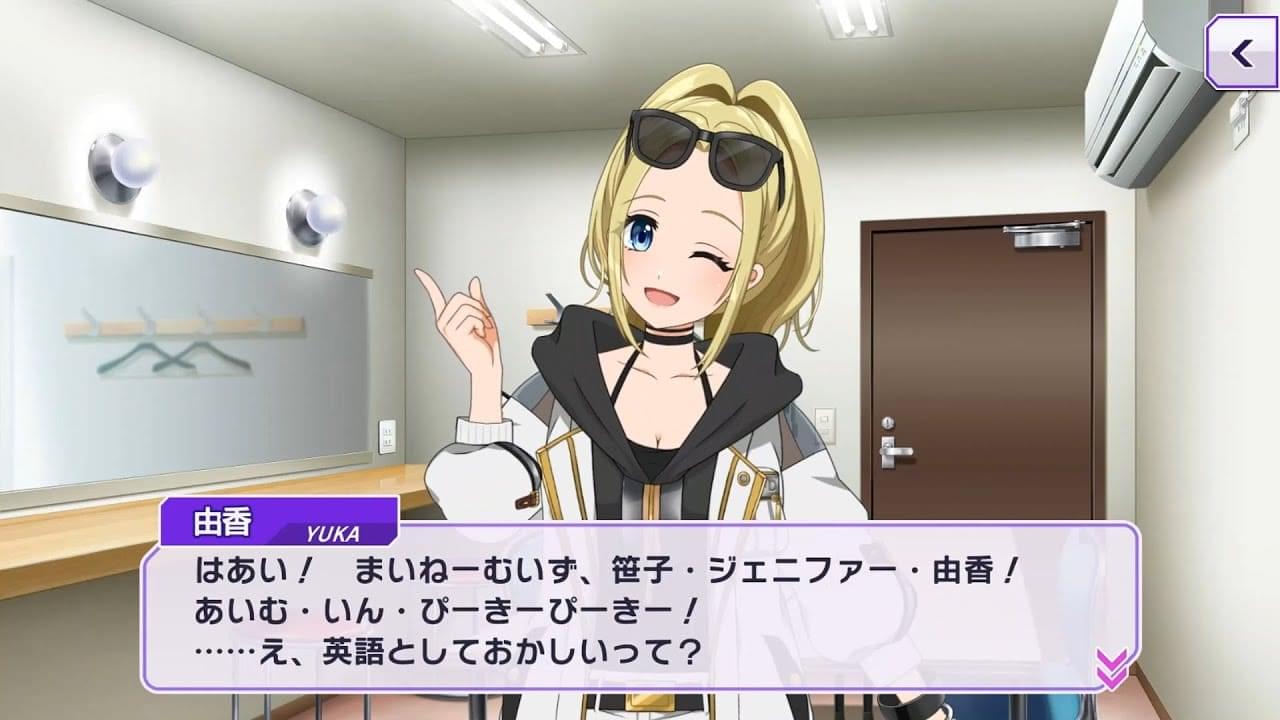Open the side menu with the arrow button

click(1241, 53)
